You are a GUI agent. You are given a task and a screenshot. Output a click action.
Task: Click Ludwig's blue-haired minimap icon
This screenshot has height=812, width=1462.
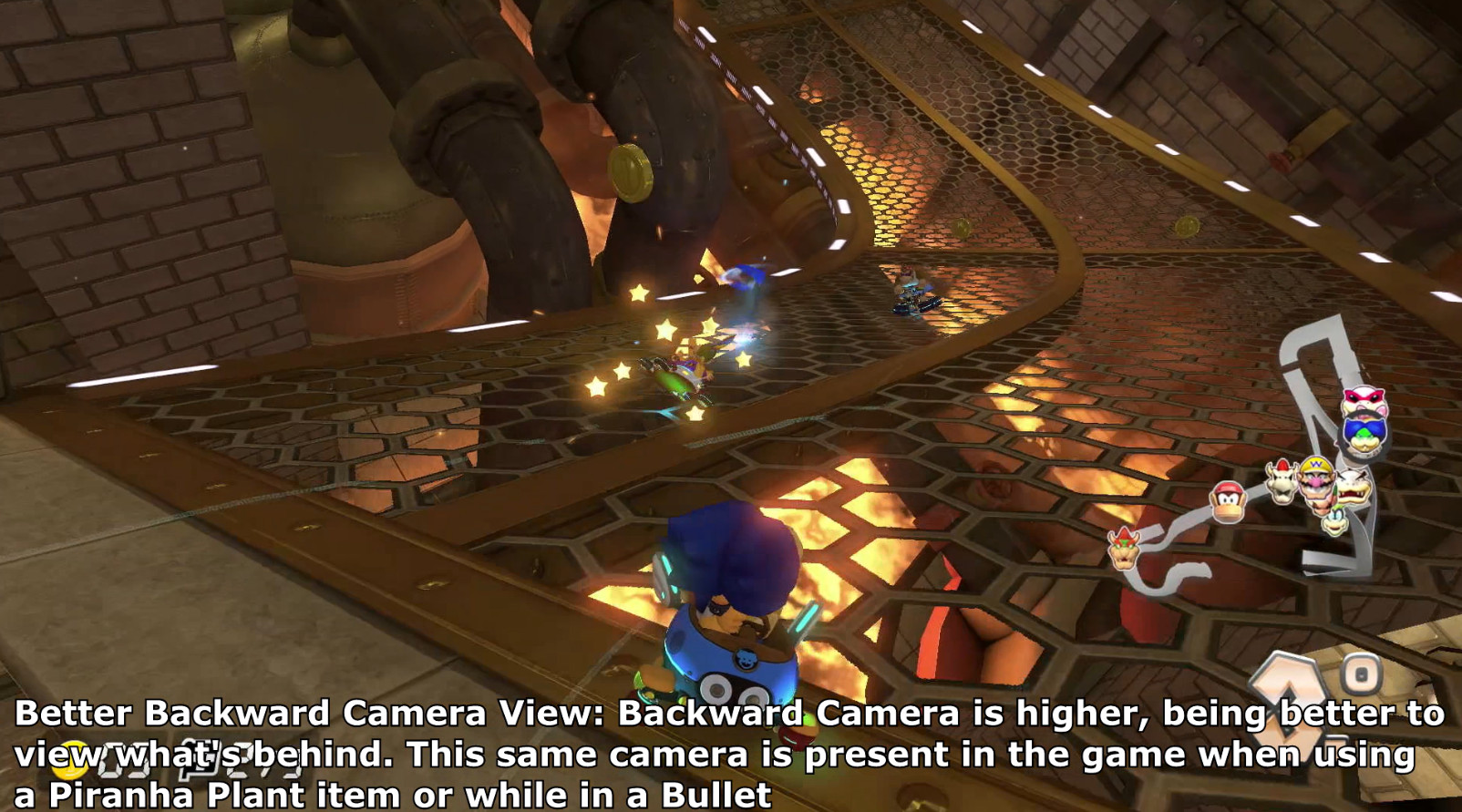coord(1362,434)
